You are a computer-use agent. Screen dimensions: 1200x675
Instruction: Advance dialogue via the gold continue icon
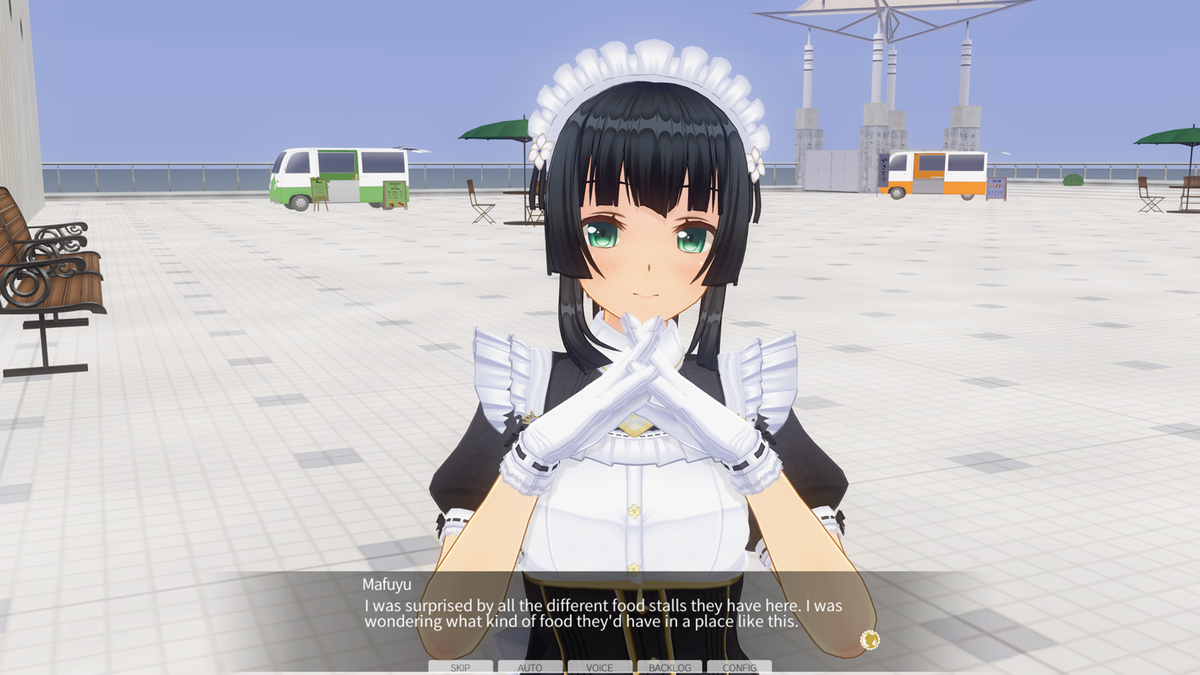tap(869, 640)
